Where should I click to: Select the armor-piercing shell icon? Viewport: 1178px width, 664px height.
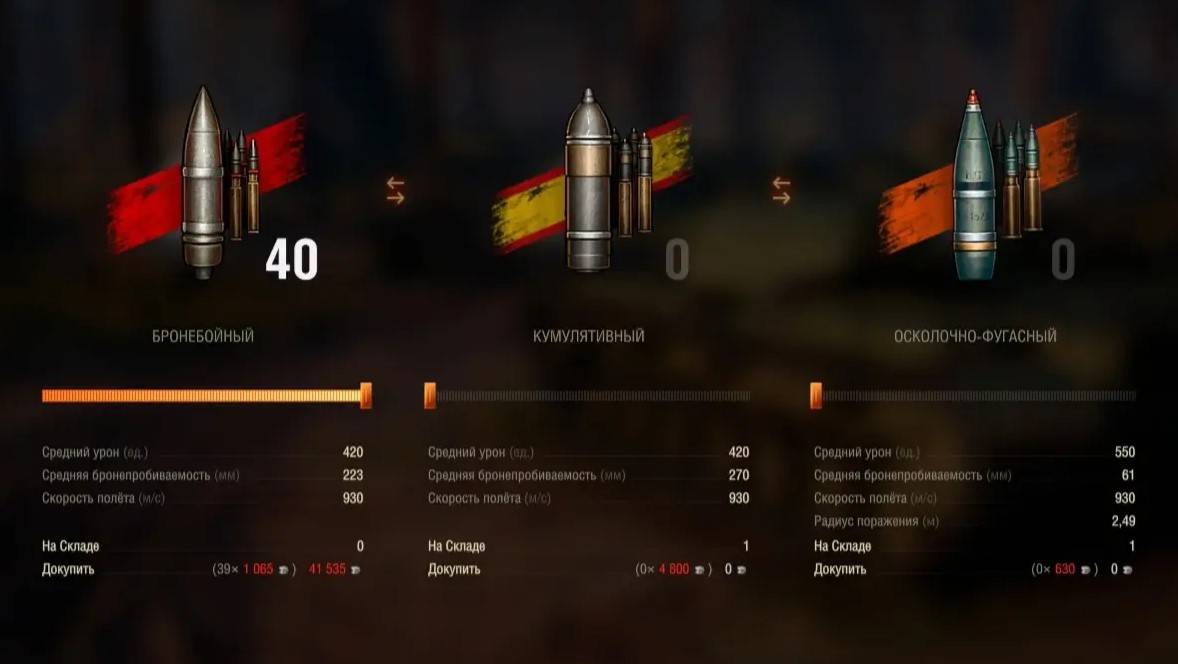click(203, 183)
